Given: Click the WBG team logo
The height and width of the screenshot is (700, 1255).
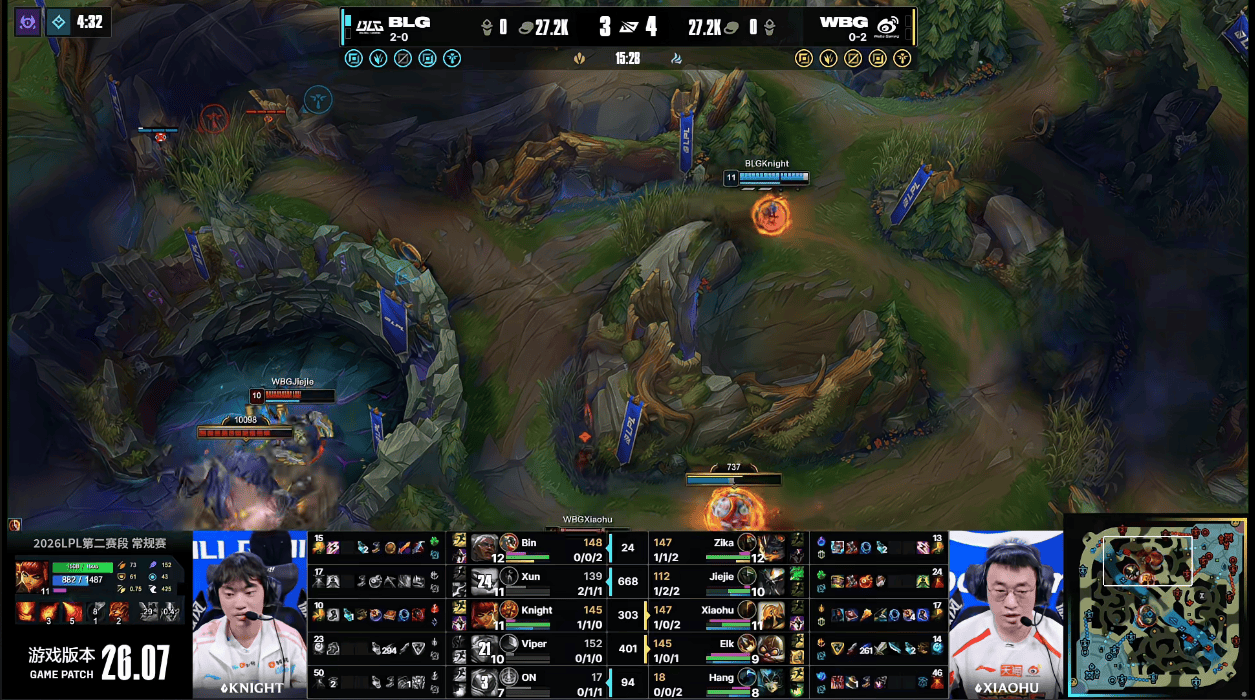Looking at the screenshot, I should pyautogui.click(x=887, y=25).
